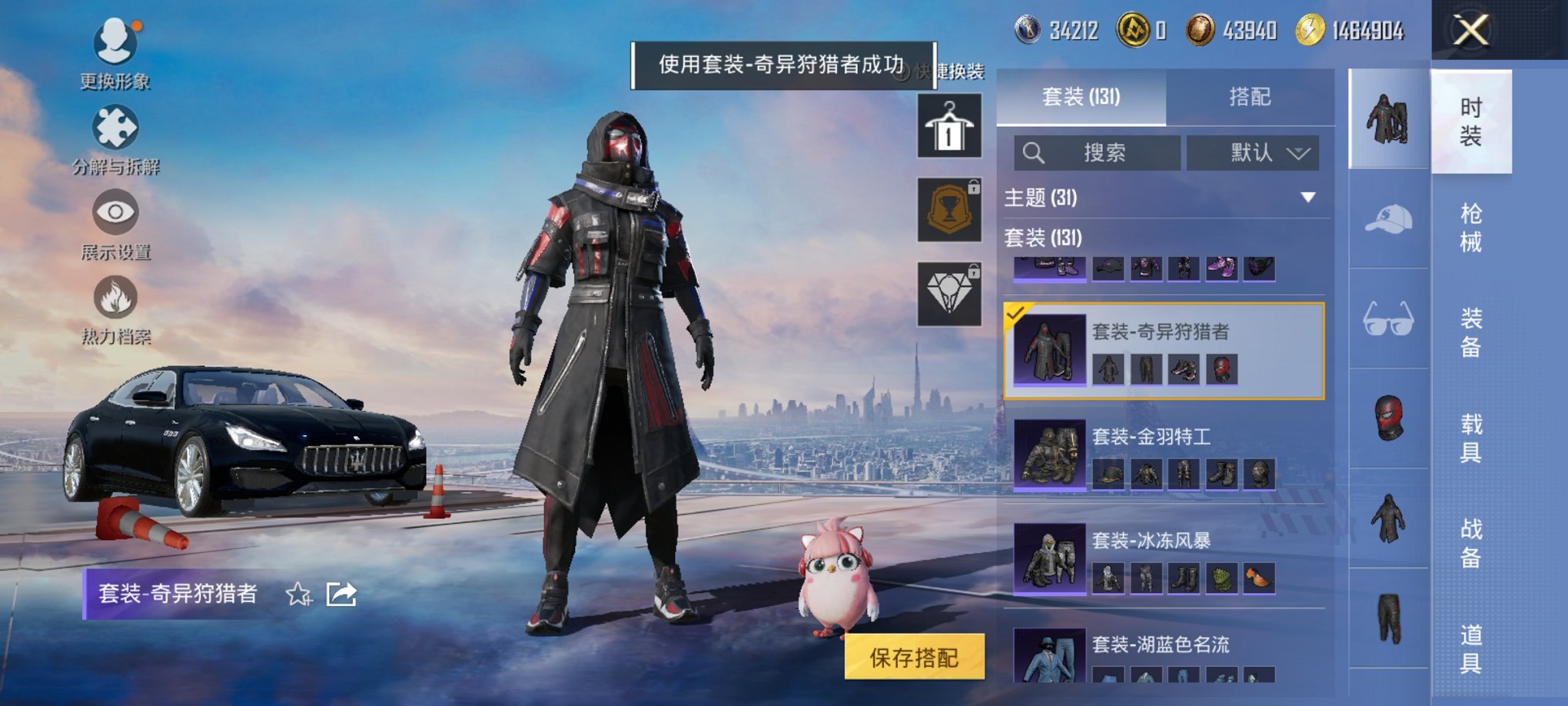Open the 默认 sort dropdown
Image resolution: width=1568 pixels, height=706 pixels.
tap(1253, 152)
